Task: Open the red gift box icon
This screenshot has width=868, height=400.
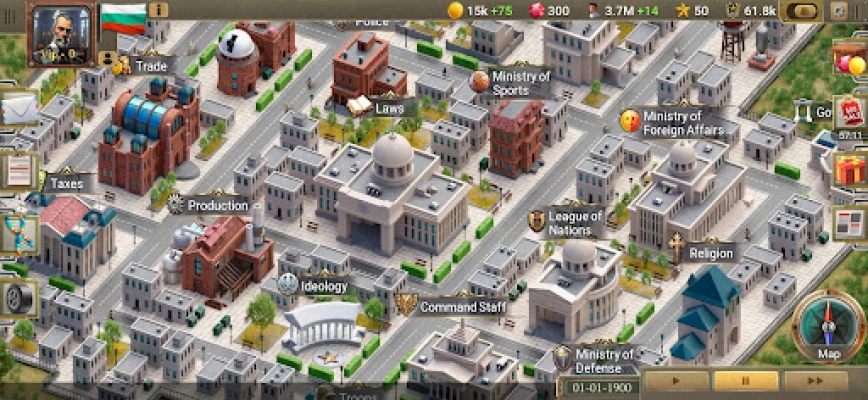Action: tap(851, 169)
